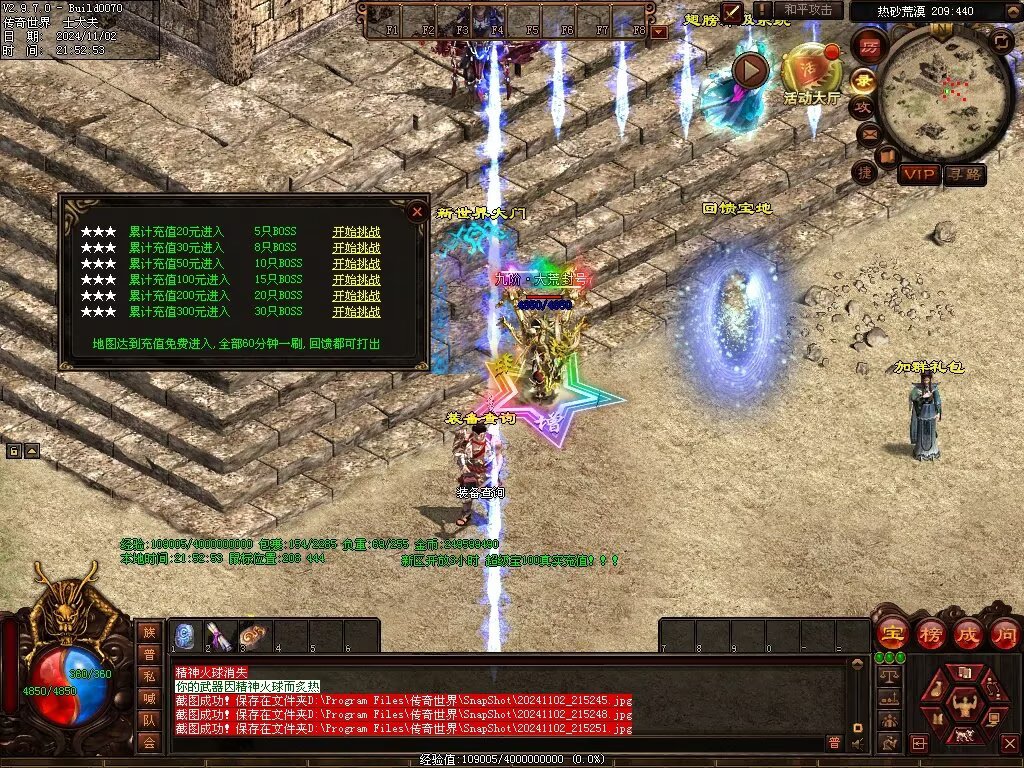Click the circular minimap
This screenshot has height=768, width=1024.
(945, 92)
